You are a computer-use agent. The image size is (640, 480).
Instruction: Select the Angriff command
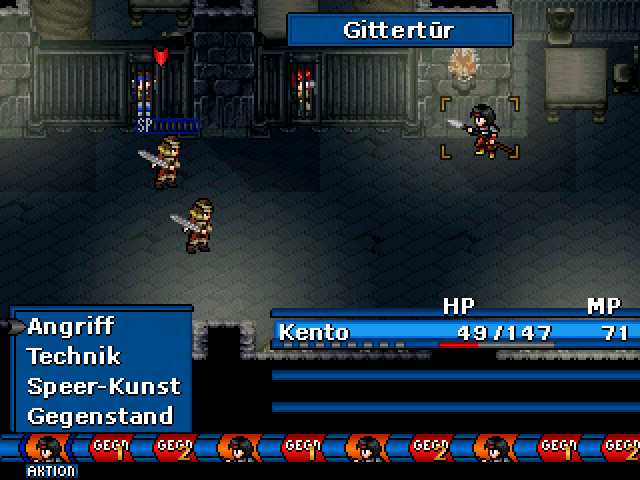71,326
